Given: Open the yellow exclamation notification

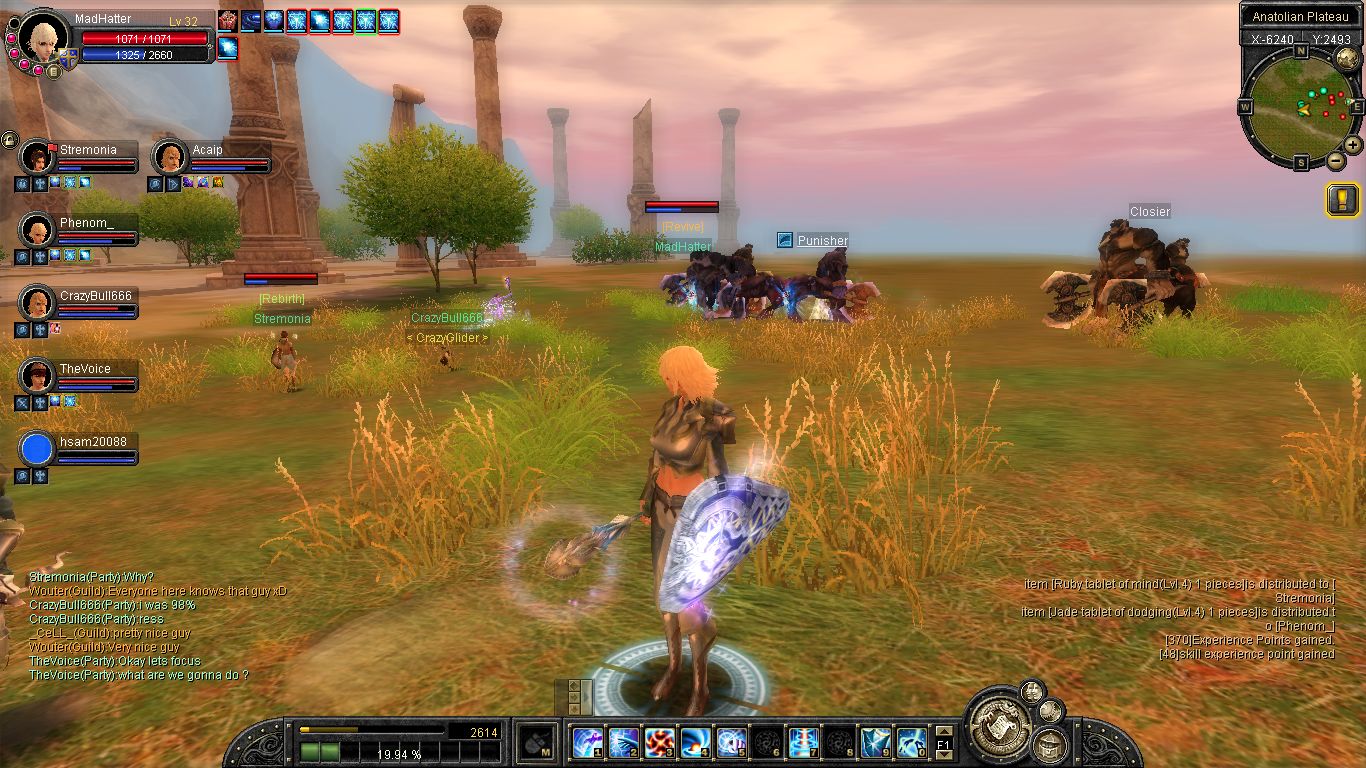Looking at the screenshot, I should click(x=1342, y=200).
